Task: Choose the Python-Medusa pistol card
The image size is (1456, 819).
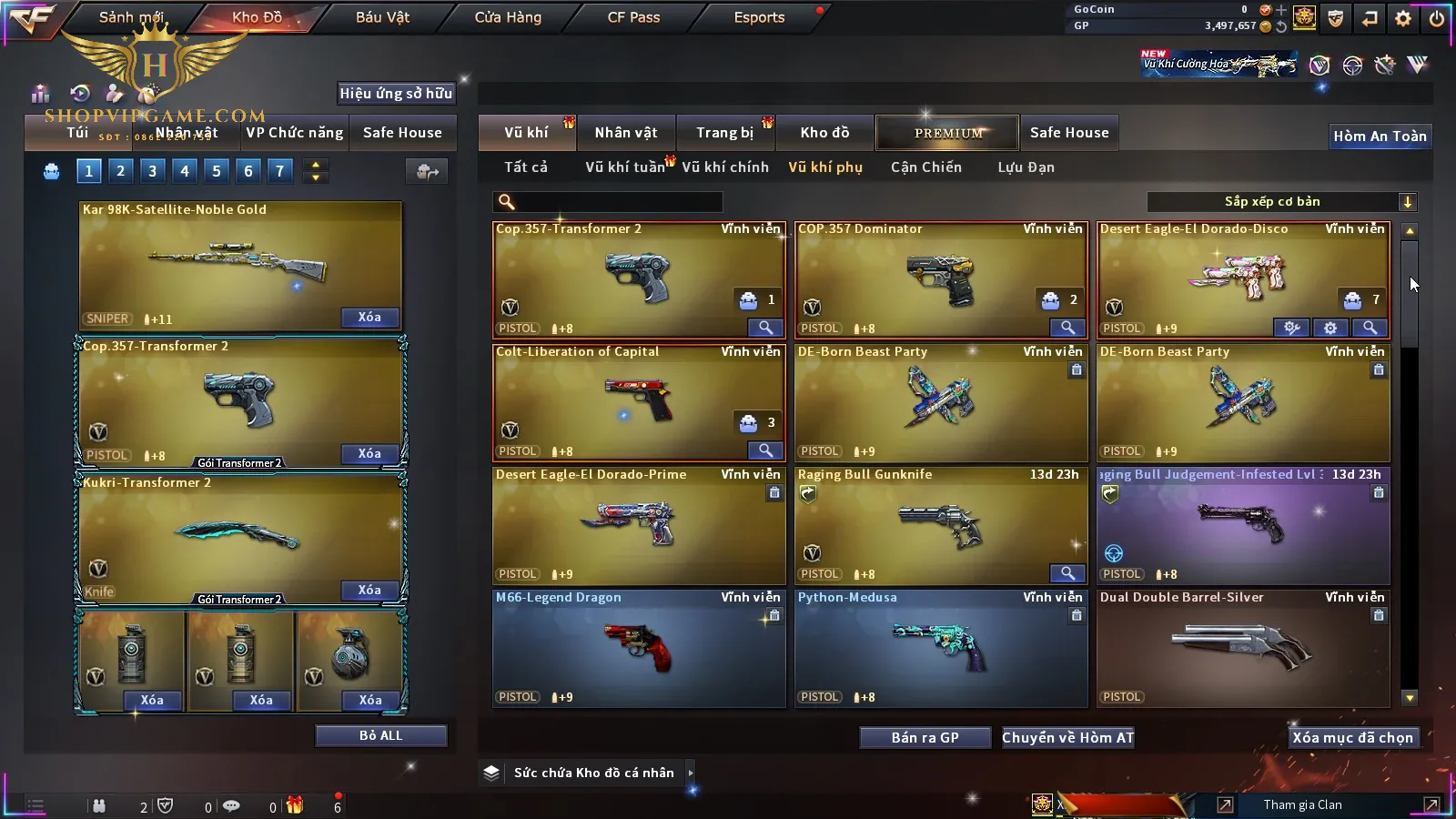Action: (940, 648)
